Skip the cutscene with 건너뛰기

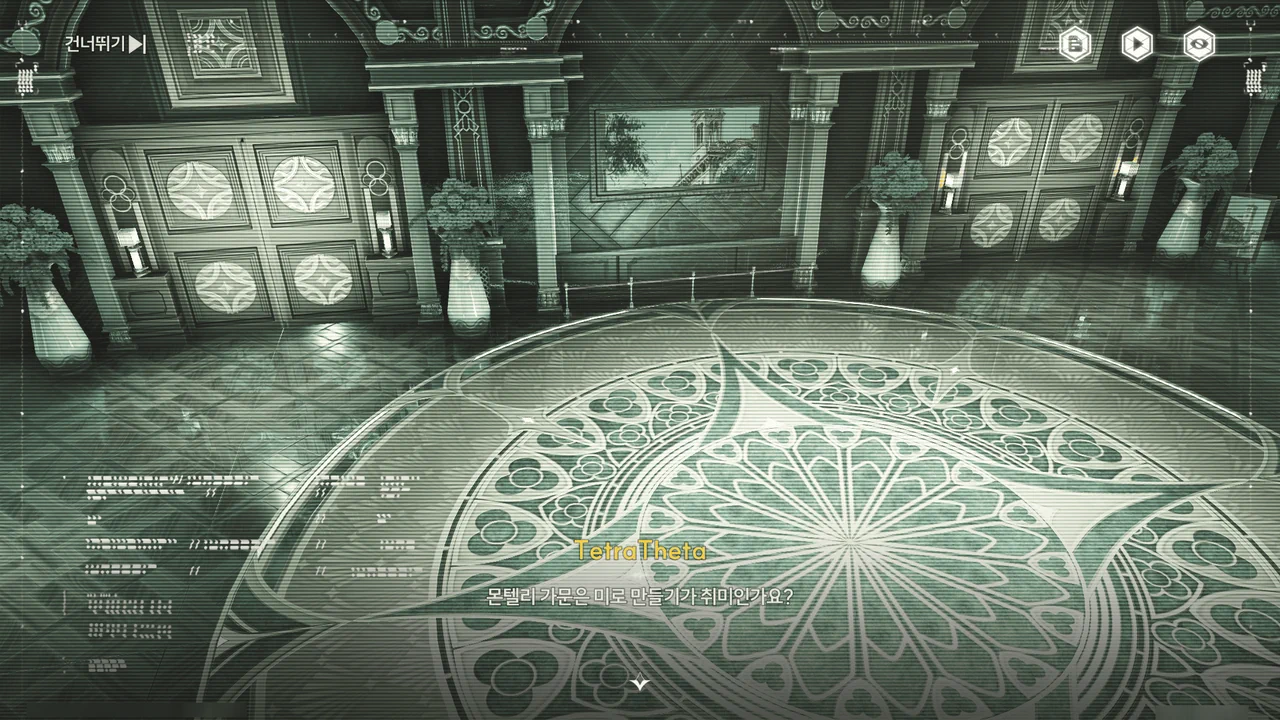(105, 44)
